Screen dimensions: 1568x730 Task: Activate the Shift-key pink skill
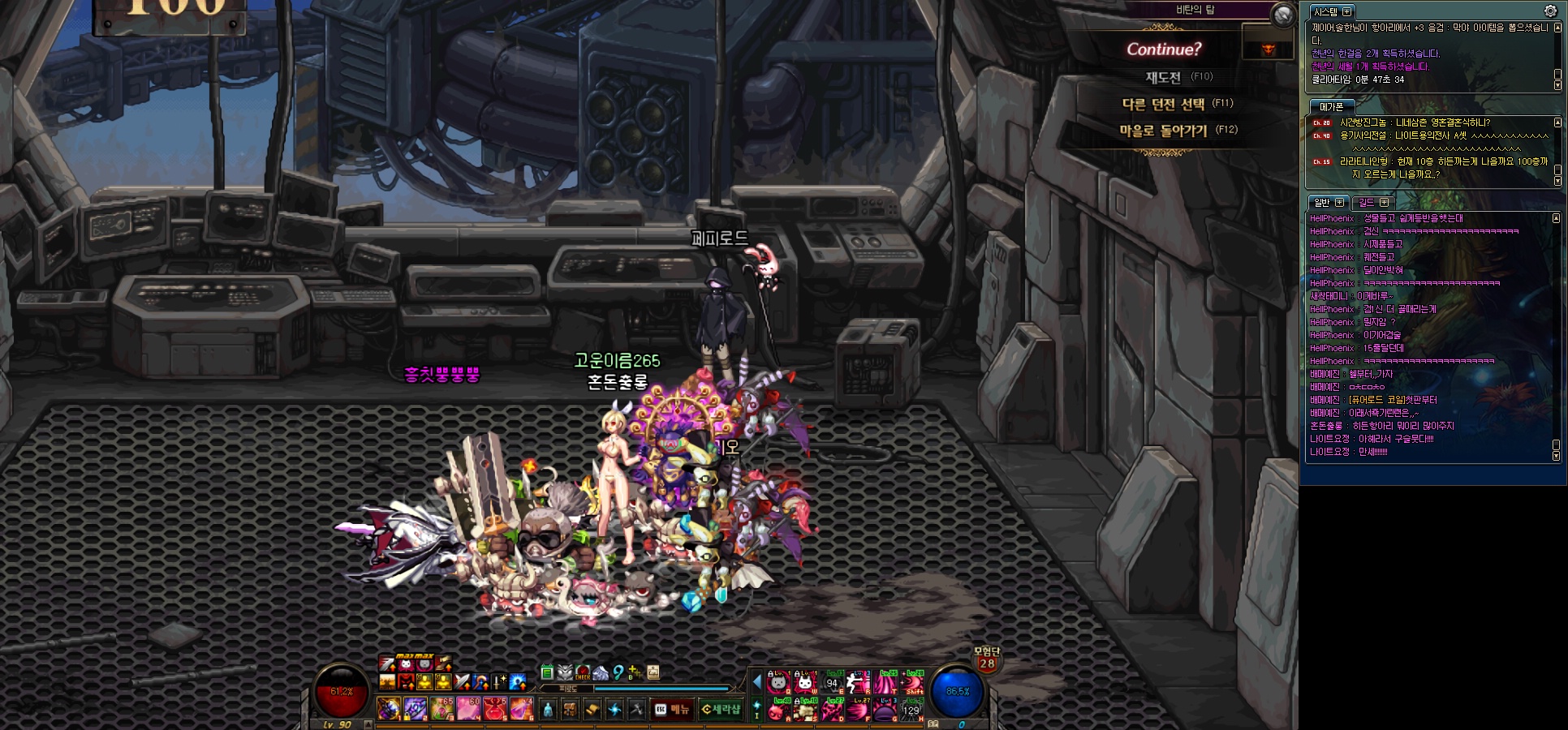(x=913, y=683)
